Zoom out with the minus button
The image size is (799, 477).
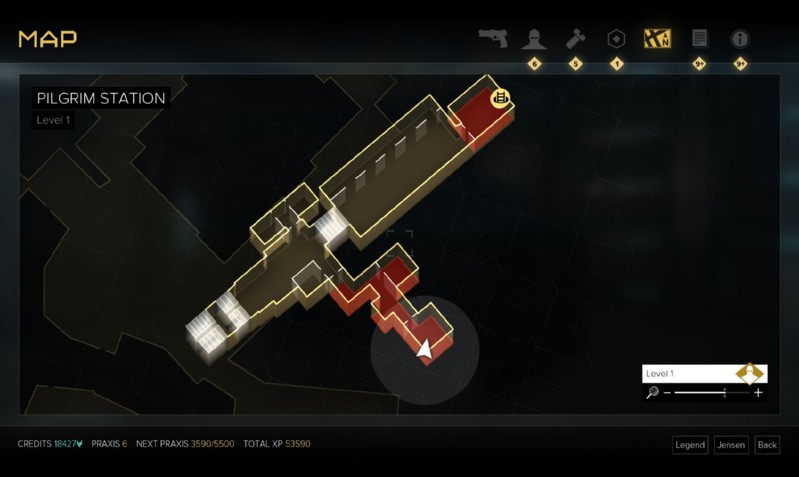click(667, 393)
